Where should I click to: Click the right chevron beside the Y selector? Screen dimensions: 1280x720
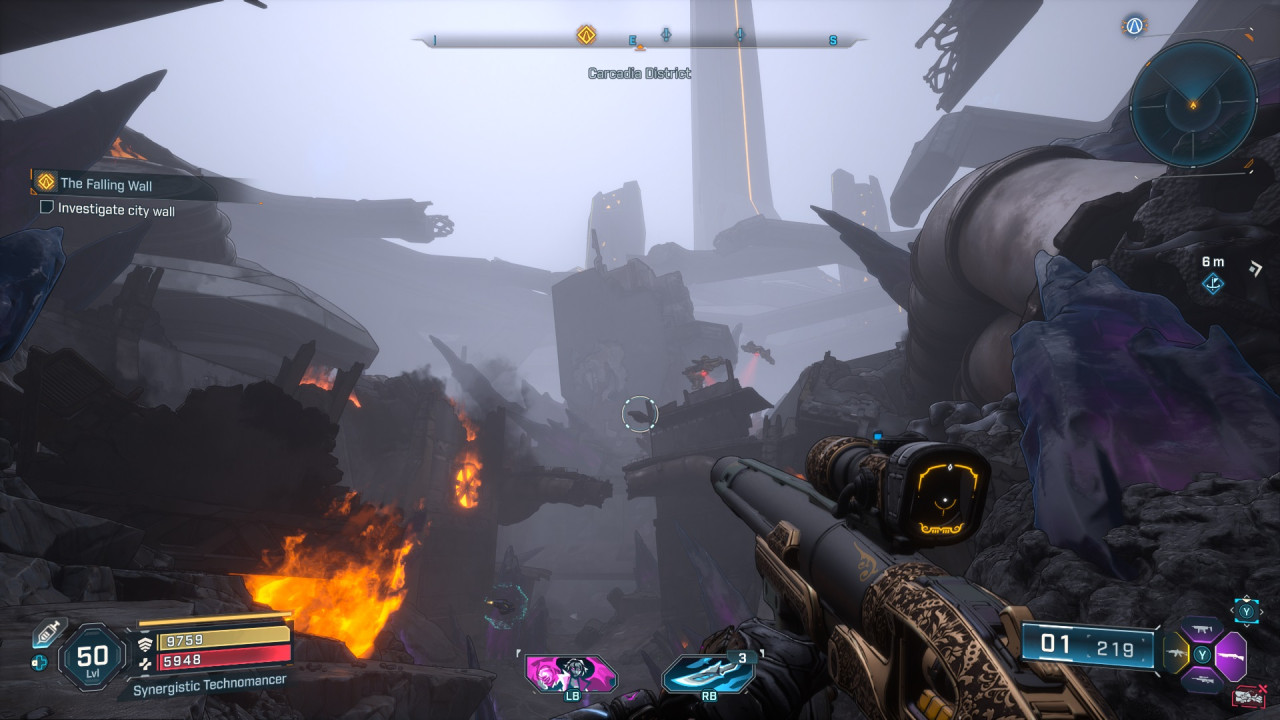coord(1261,611)
